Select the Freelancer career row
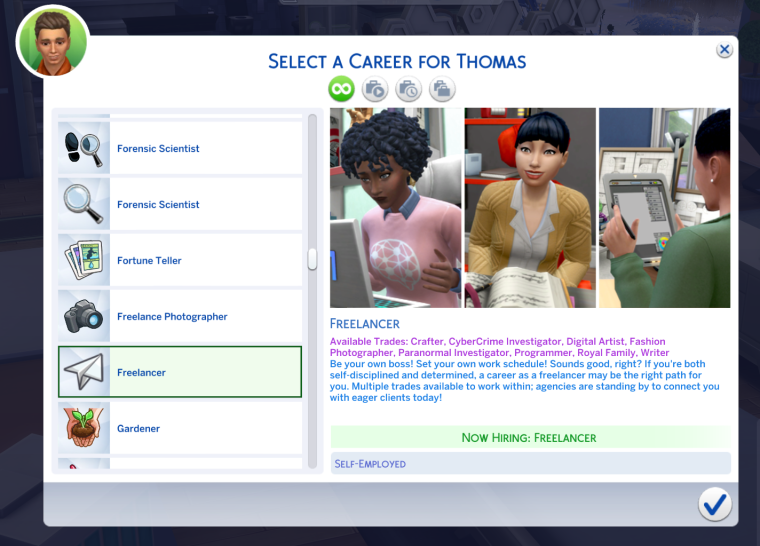This screenshot has width=760, height=546. [x=180, y=373]
